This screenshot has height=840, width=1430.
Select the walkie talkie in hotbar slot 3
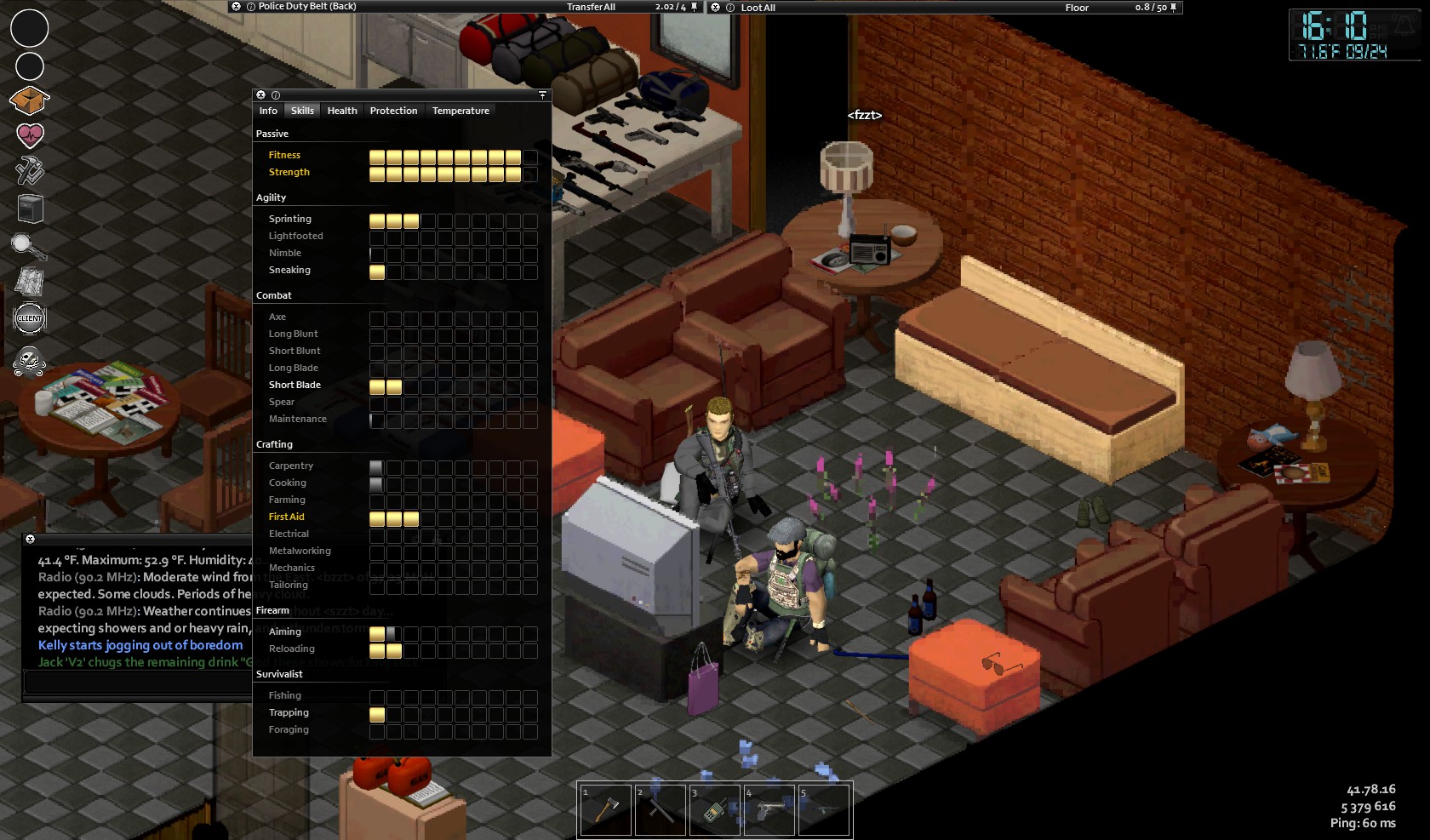pyautogui.click(x=714, y=810)
